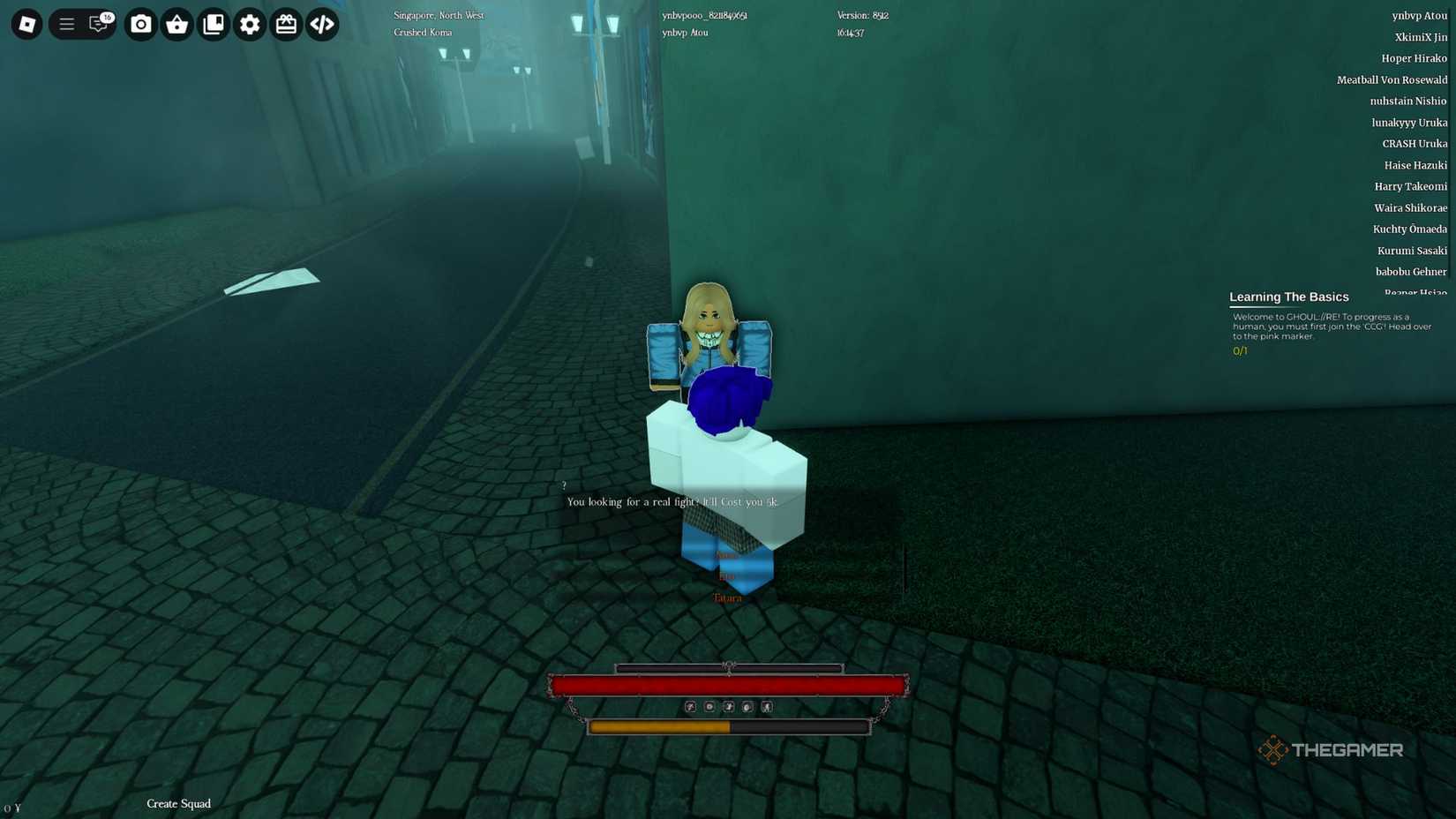Click the developer code icon
The height and width of the screenshot is (819, 1456).
point(321,24)
